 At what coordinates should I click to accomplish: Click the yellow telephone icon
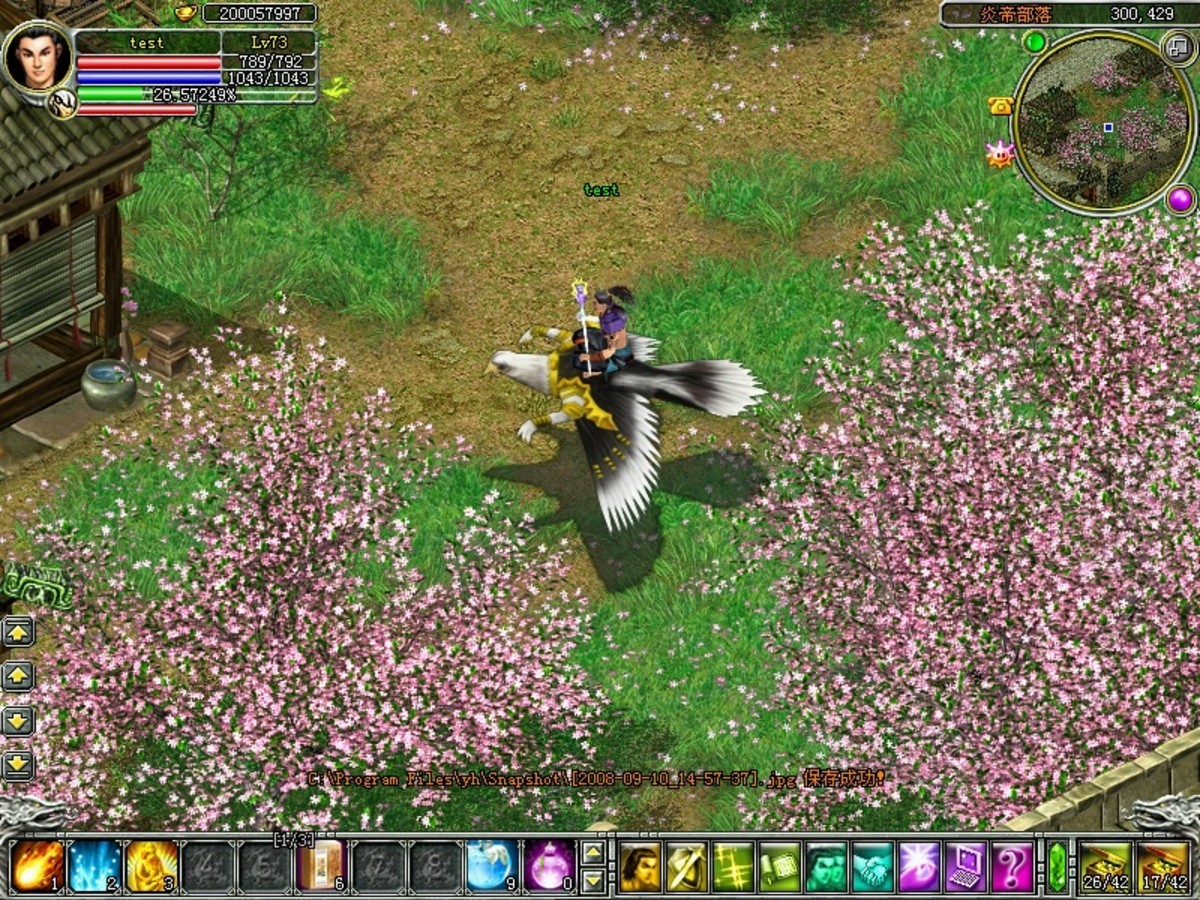click(x=1000, y=106)
